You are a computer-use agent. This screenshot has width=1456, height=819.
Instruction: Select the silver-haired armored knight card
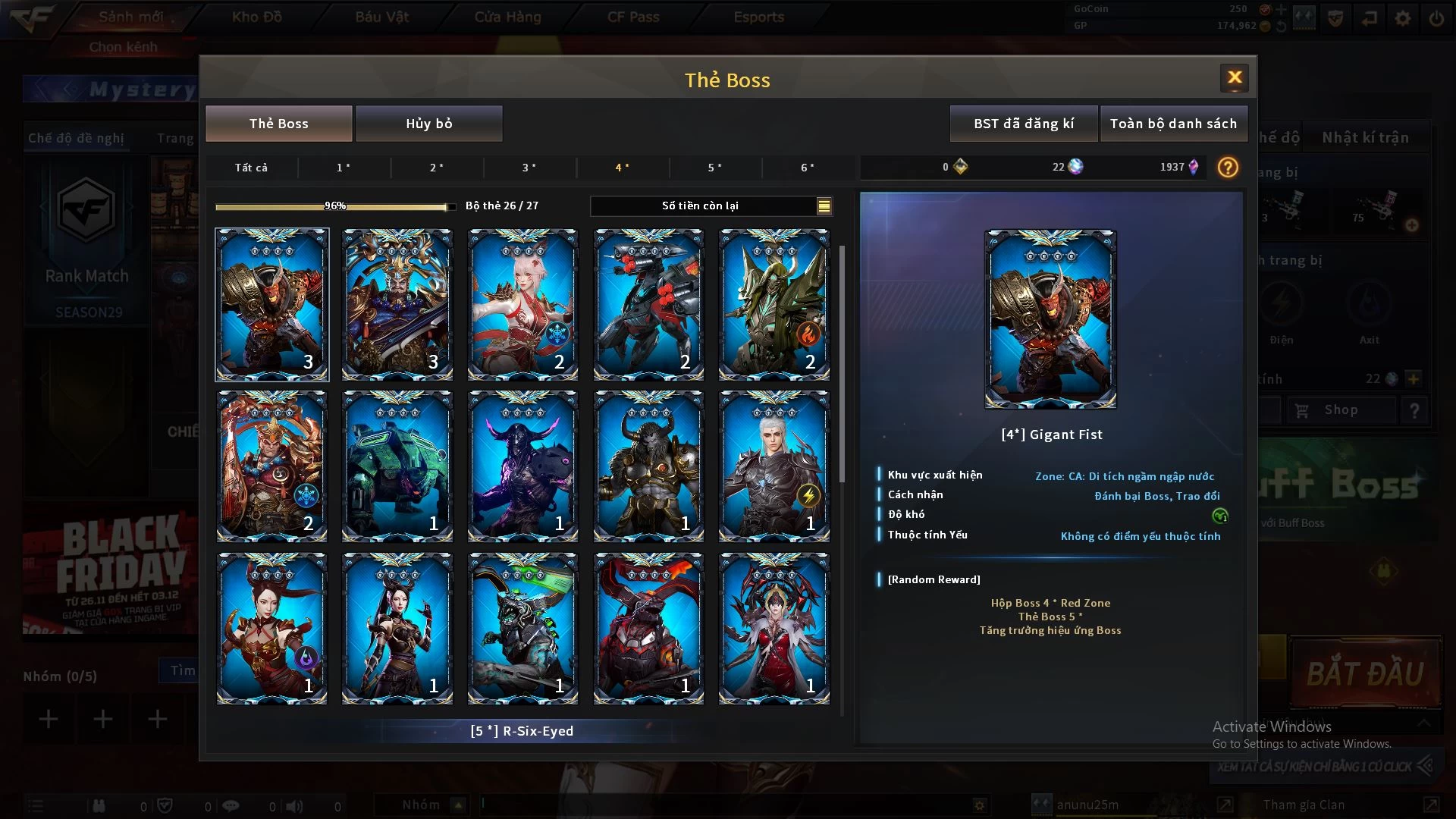click(x=773, y=466)
